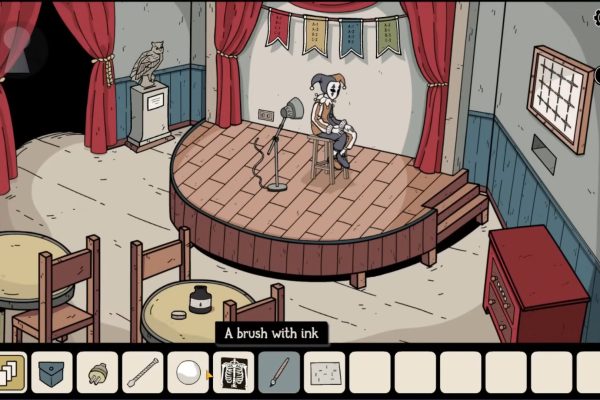Select the thin stick inventory item
Viewport: 600px width, 400px height.
pyautogui.click(x=142, y=372)
